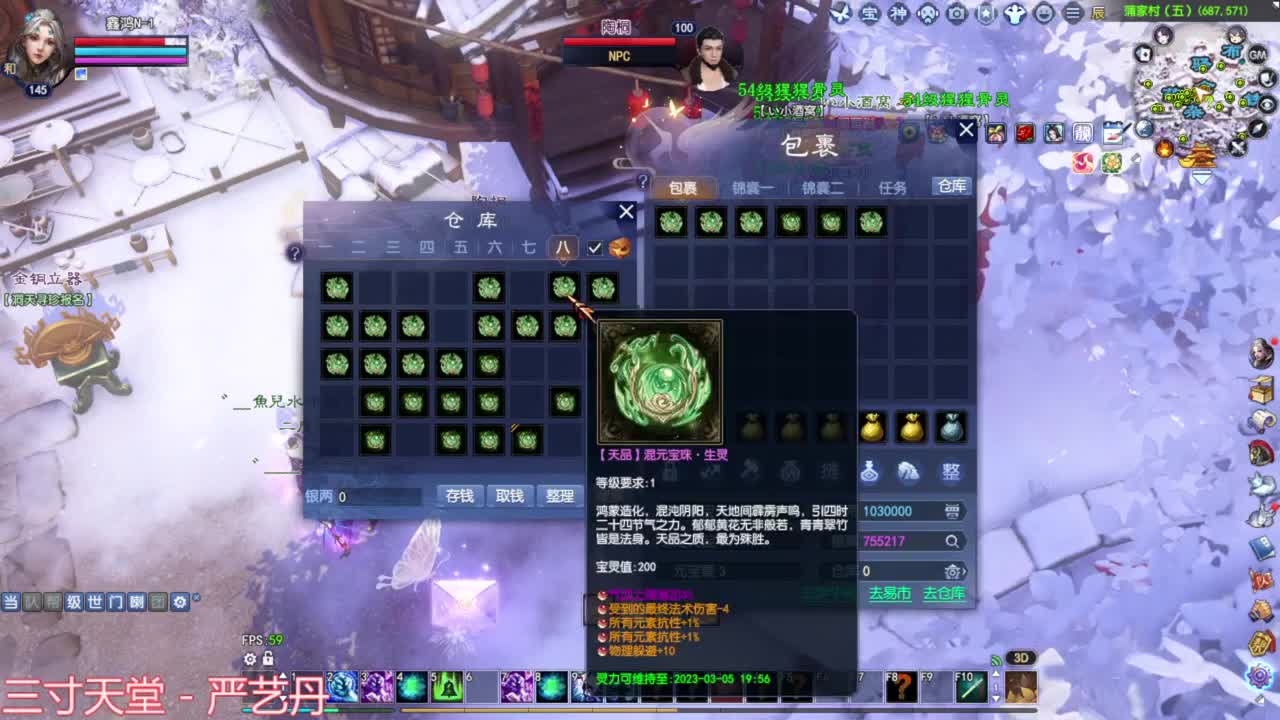Screen dimensions: 1280x720
Task: Toggle the checkbox beside warehouse tab 八
Action: tap(594, 248)
